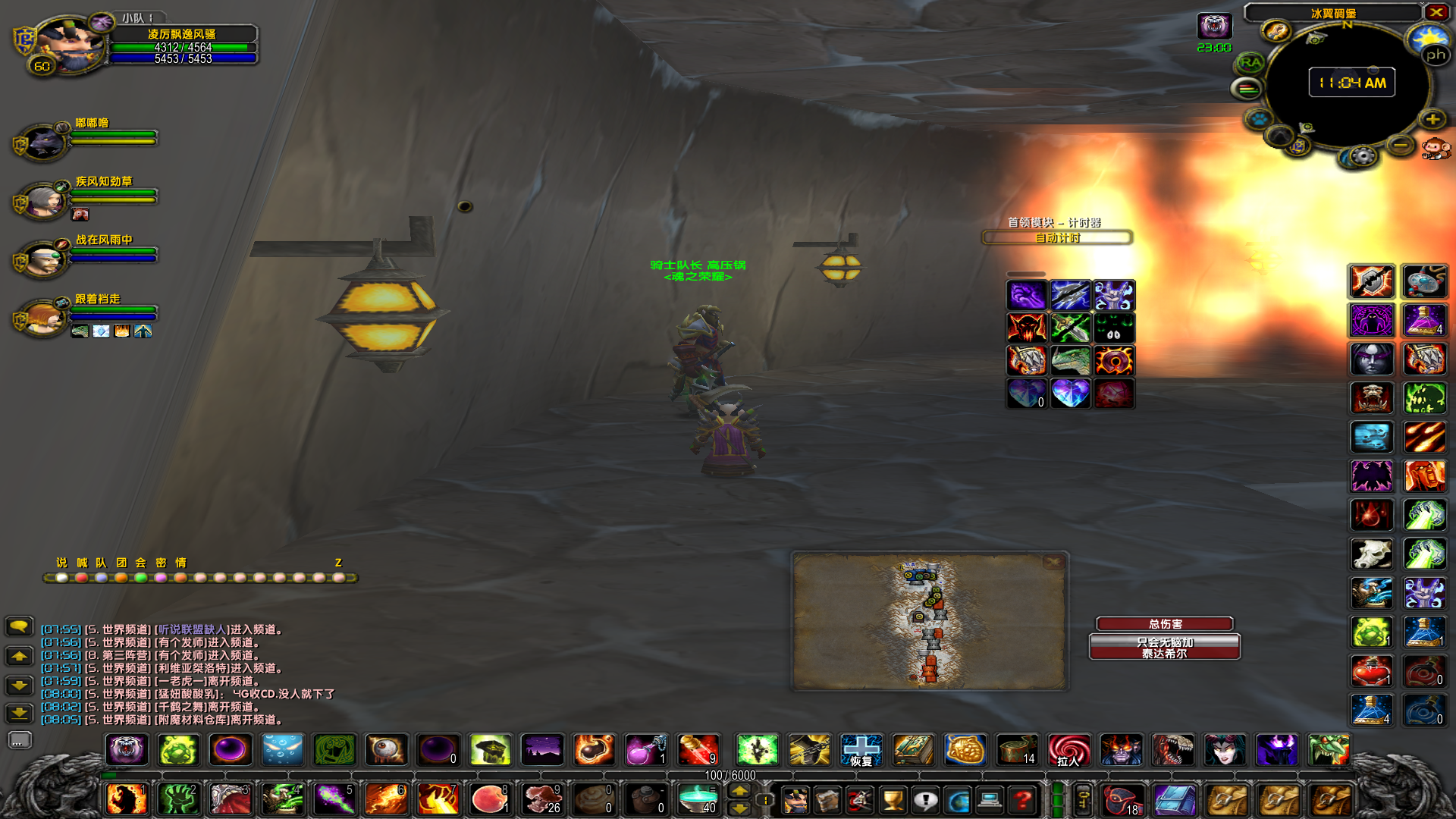Open the key ring button
1456x819 pixels.
(x=1083, y=799)
